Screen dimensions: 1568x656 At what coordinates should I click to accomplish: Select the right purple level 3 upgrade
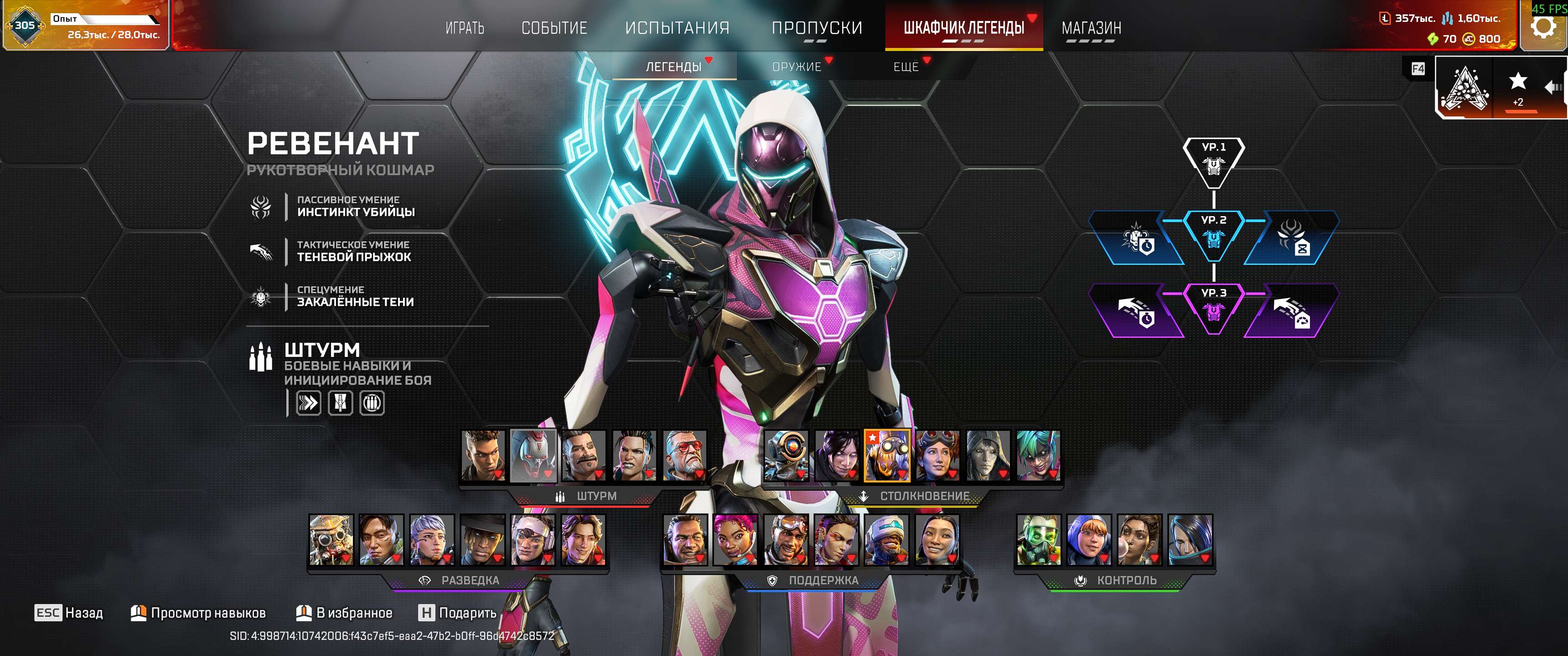[x=1291, y=311]
